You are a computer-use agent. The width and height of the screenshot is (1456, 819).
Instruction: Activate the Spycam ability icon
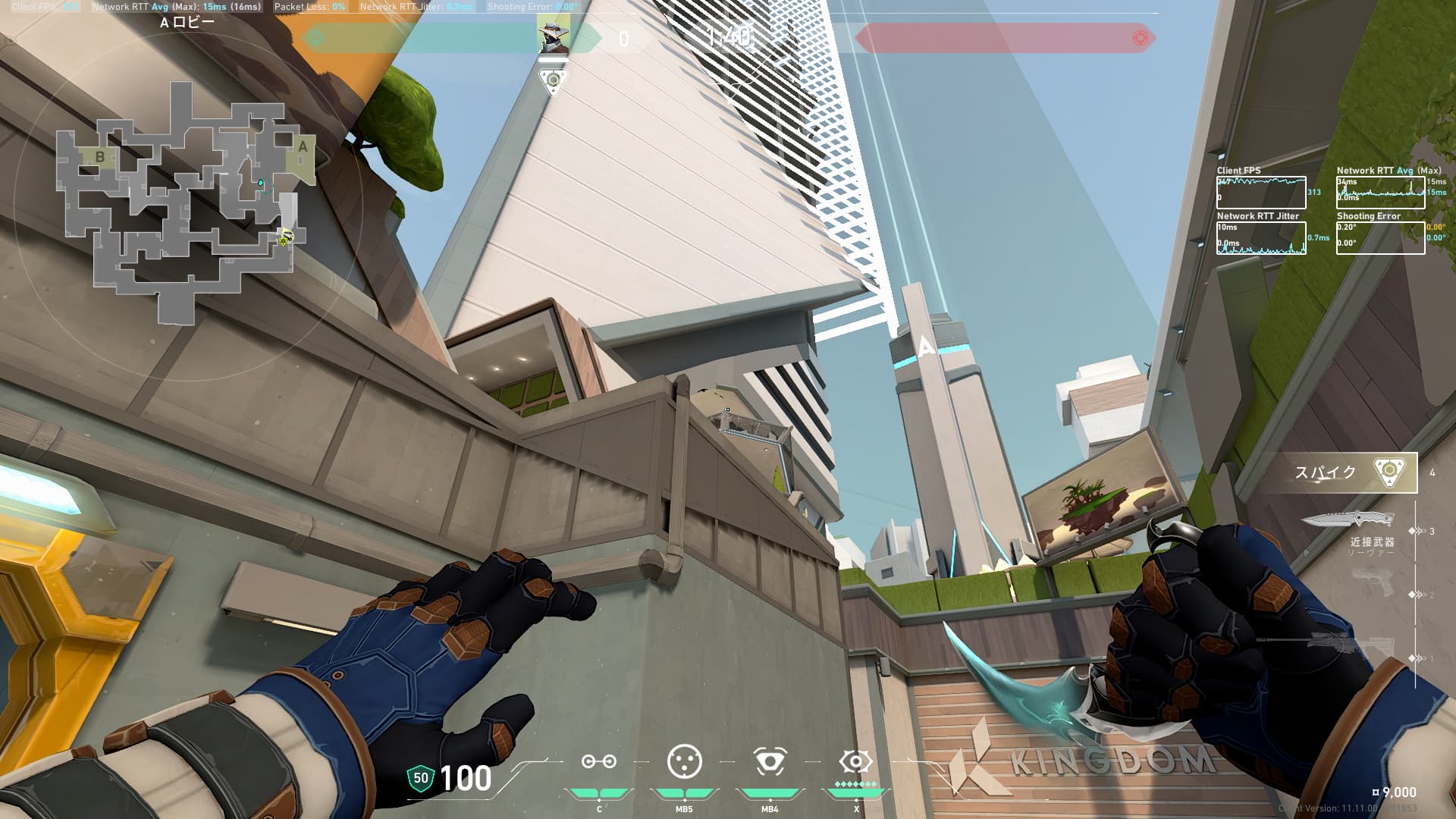click(769, 761)
